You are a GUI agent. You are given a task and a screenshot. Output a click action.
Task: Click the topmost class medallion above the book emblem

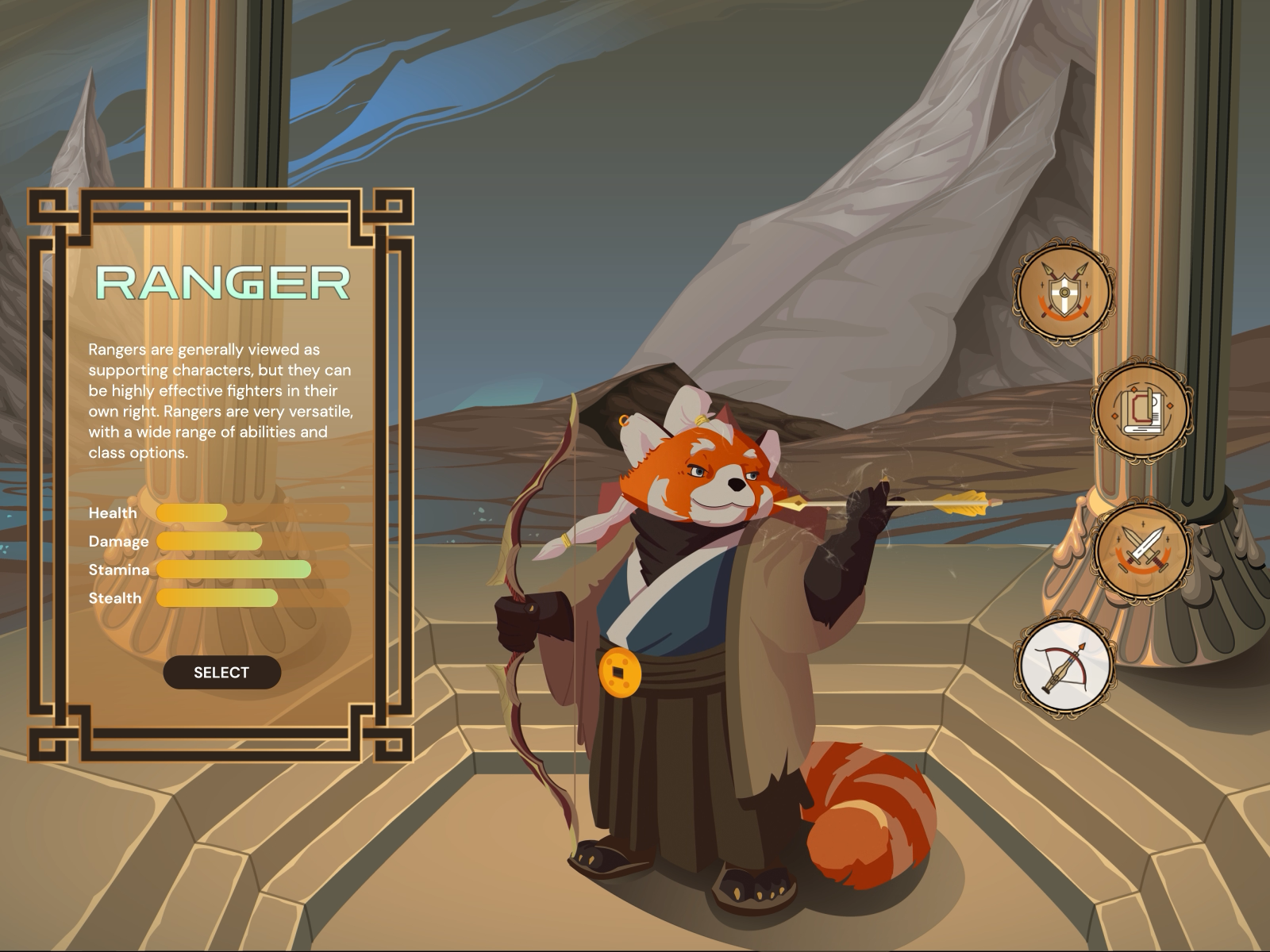pos(1064,294)
